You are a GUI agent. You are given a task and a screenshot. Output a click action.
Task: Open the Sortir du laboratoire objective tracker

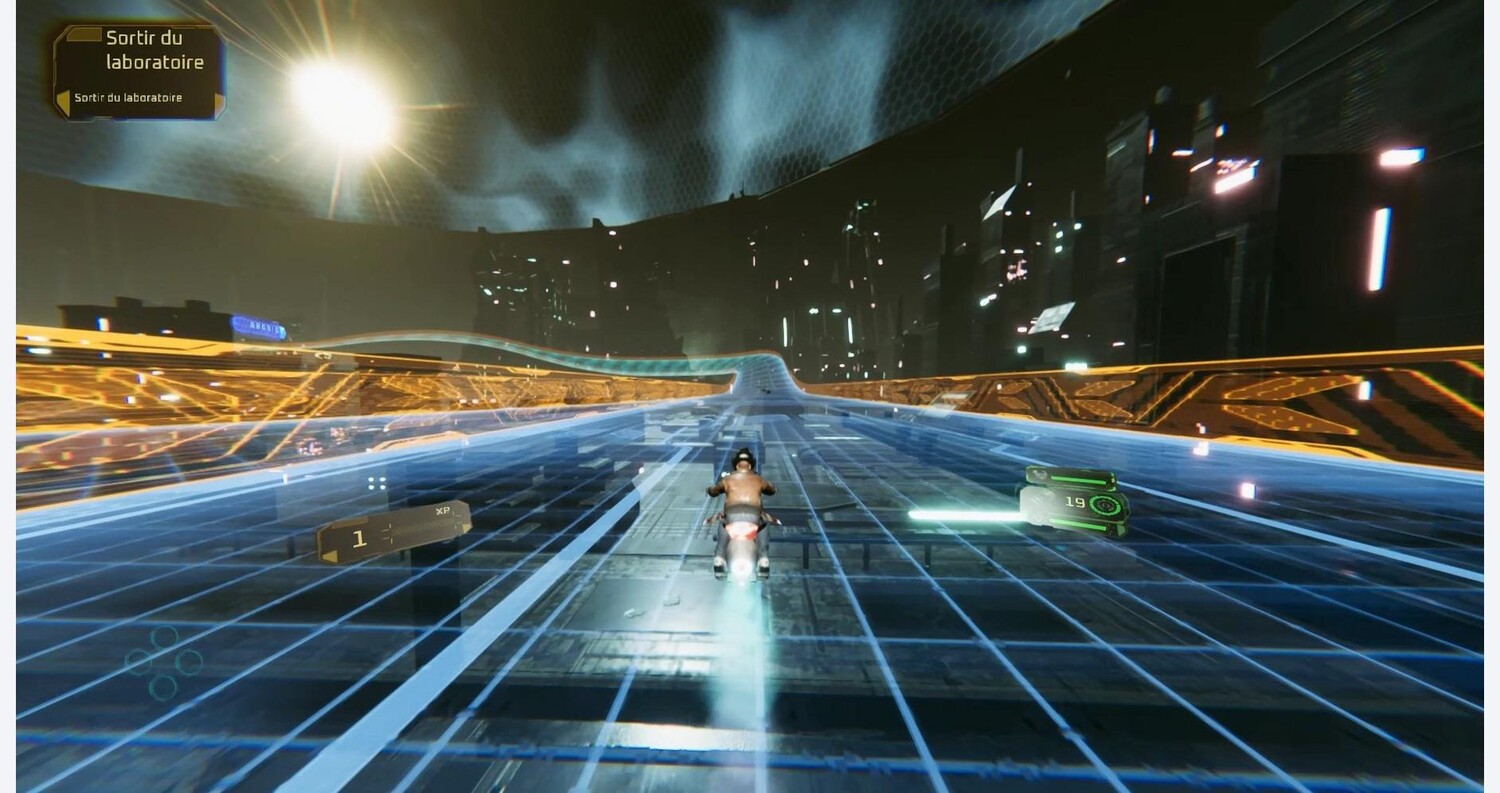(139, 72)
